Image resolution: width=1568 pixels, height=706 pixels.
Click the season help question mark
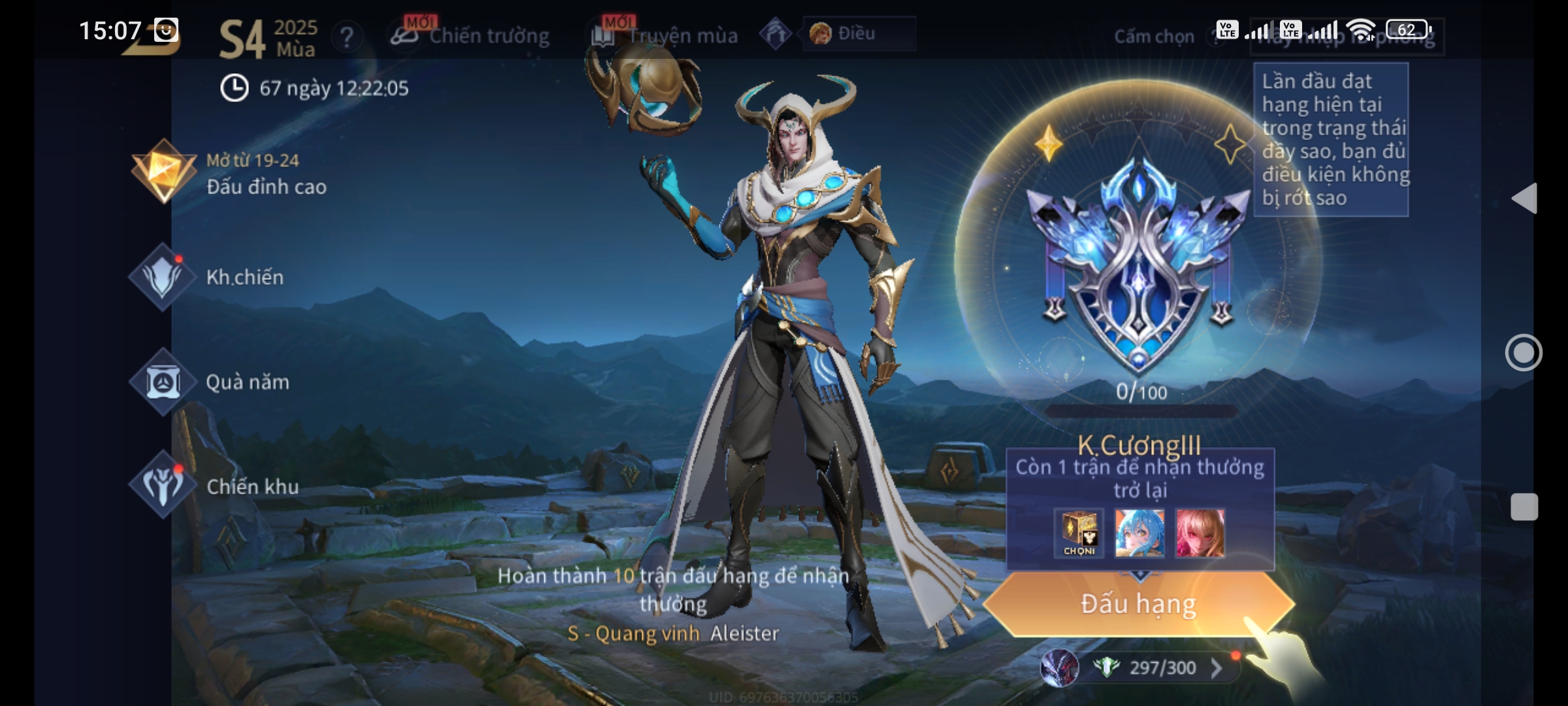[x=347, y=37]
